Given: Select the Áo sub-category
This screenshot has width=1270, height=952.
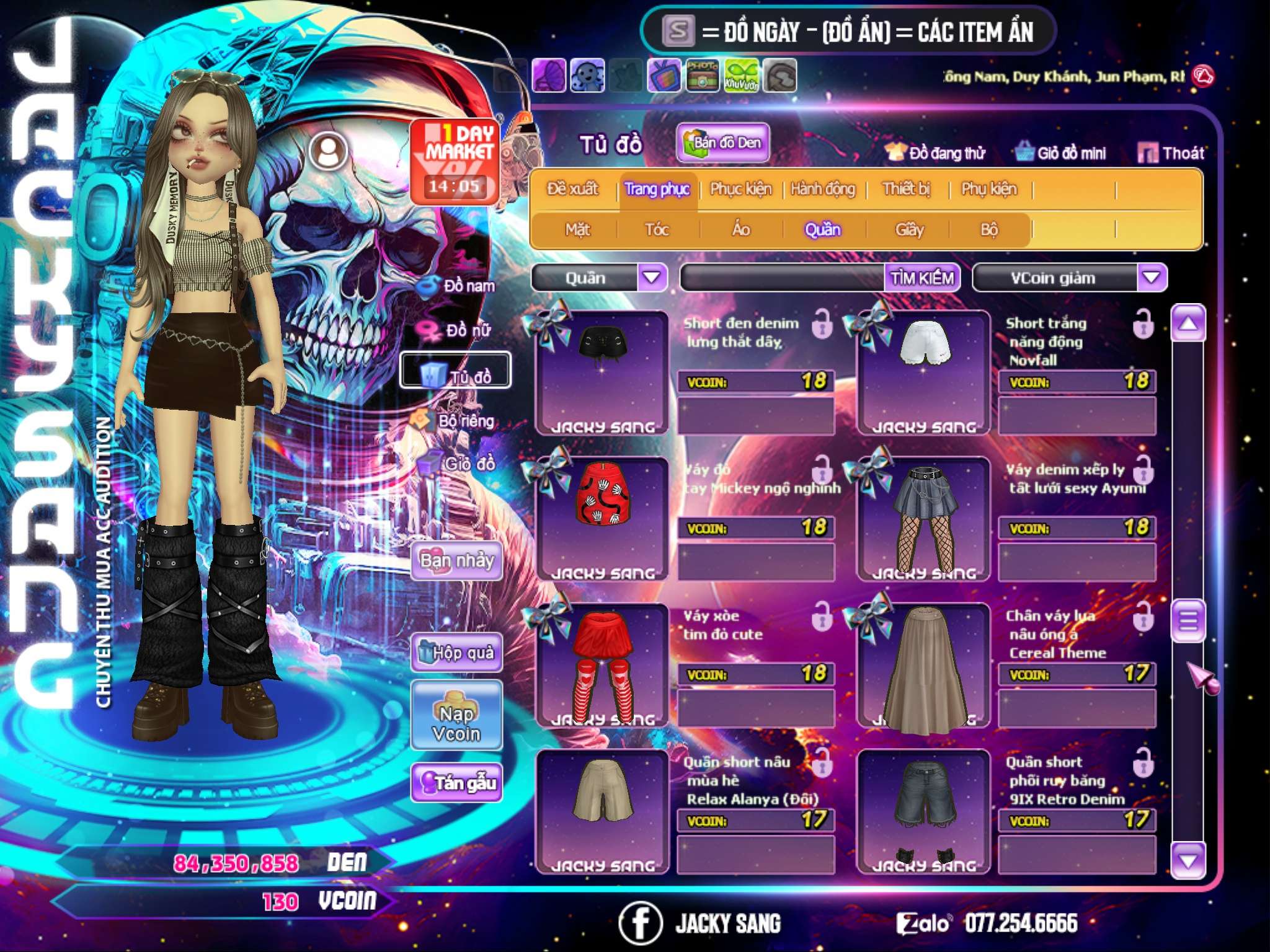Looking at the screenshot, I should (x=741, y=229).
